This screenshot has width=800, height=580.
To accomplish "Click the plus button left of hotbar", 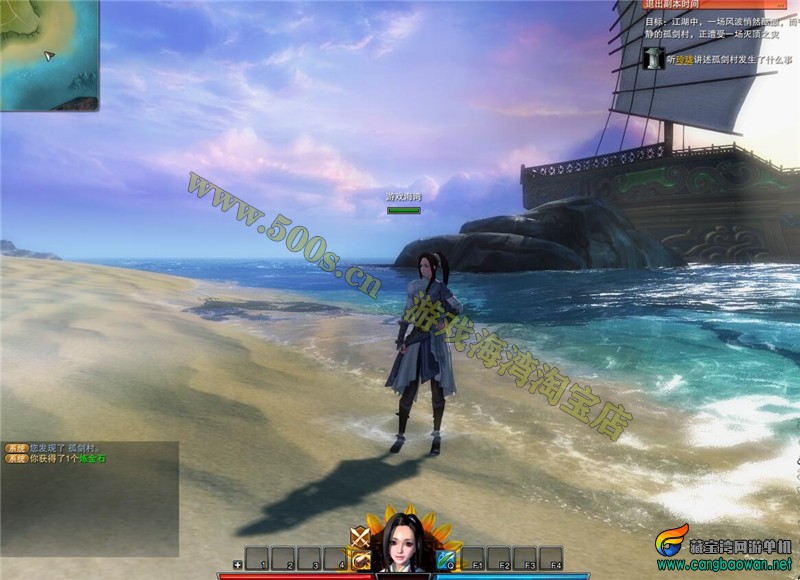I will click(x=237, y=565).
